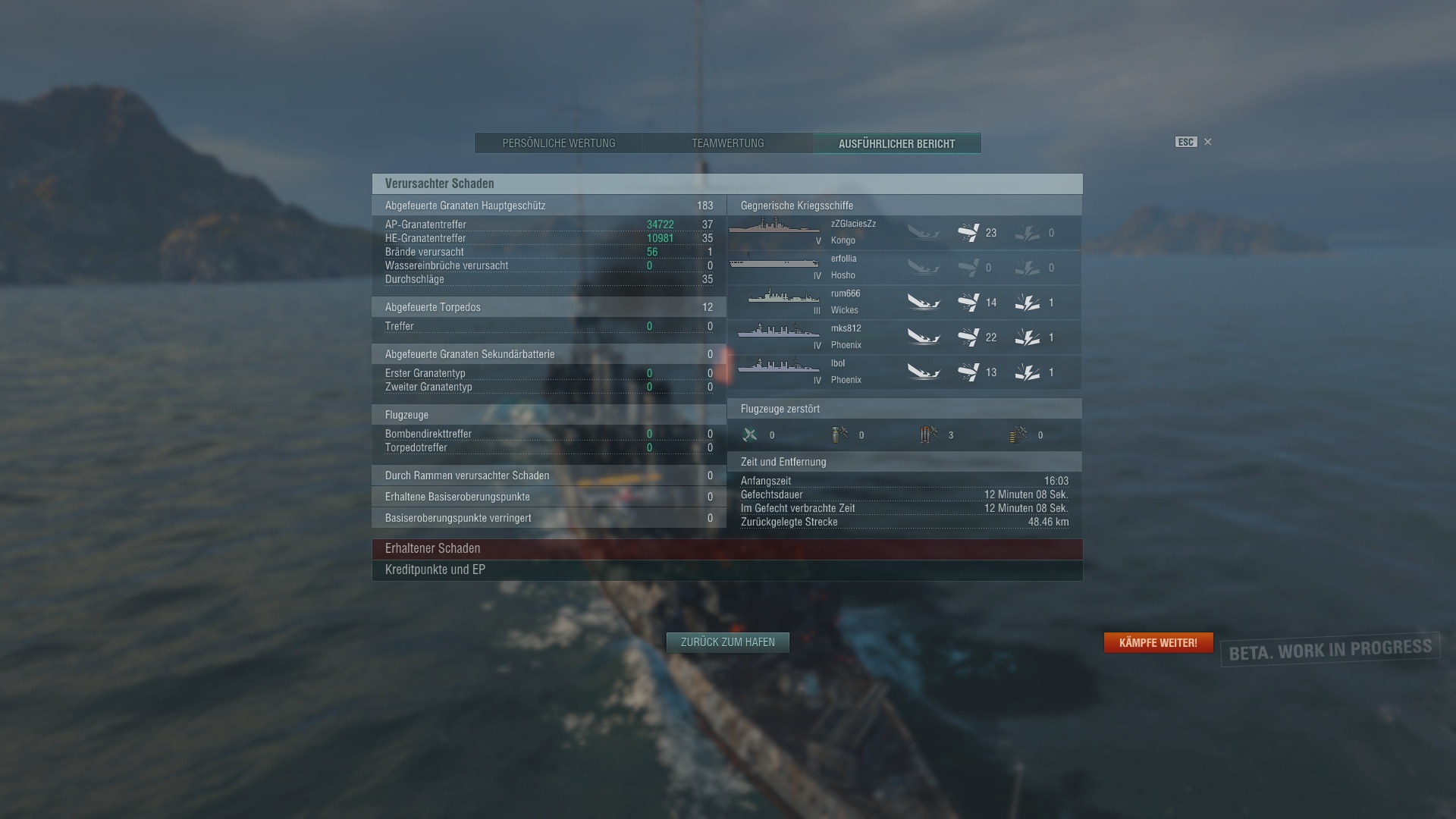Select enemy mks812 Phoenix row
The image size is (1456, 819).
pos(904,337)
